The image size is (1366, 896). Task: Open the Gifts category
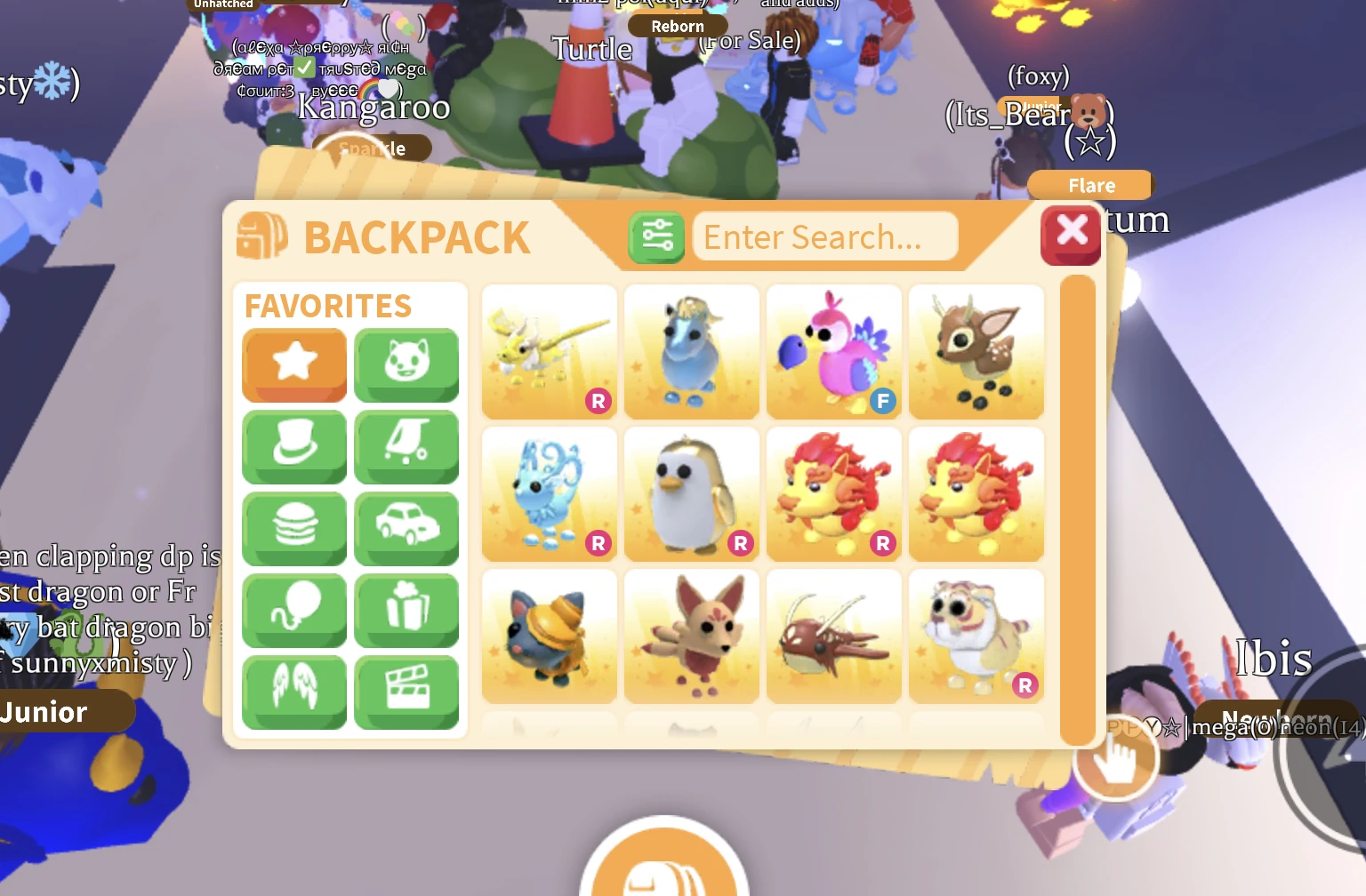[406, 611]
